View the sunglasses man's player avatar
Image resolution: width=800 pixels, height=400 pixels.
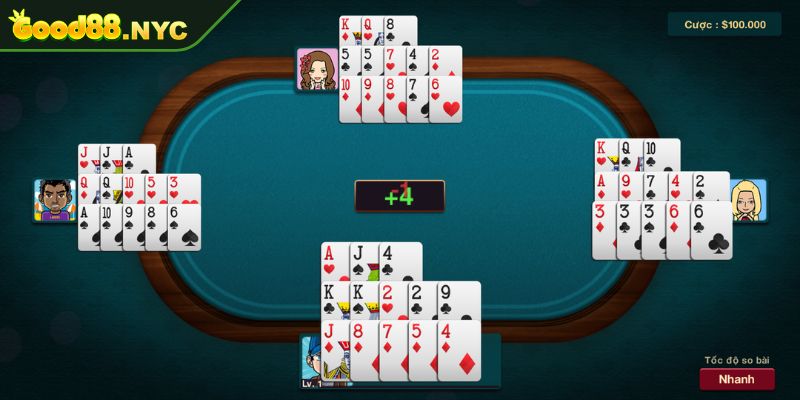pos(55,200)
